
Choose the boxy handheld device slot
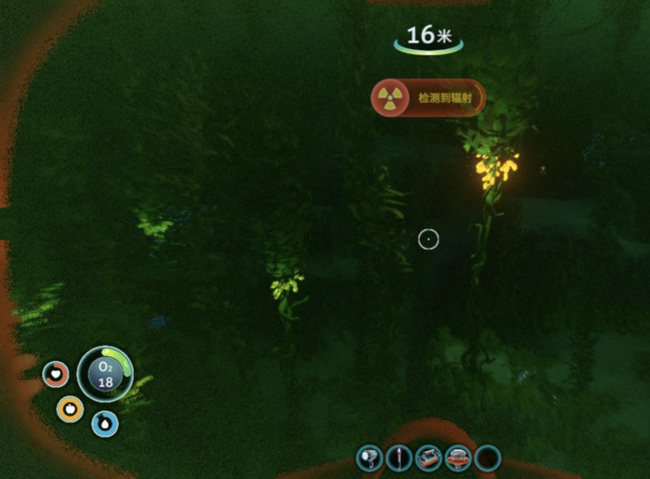pos(429,459)
